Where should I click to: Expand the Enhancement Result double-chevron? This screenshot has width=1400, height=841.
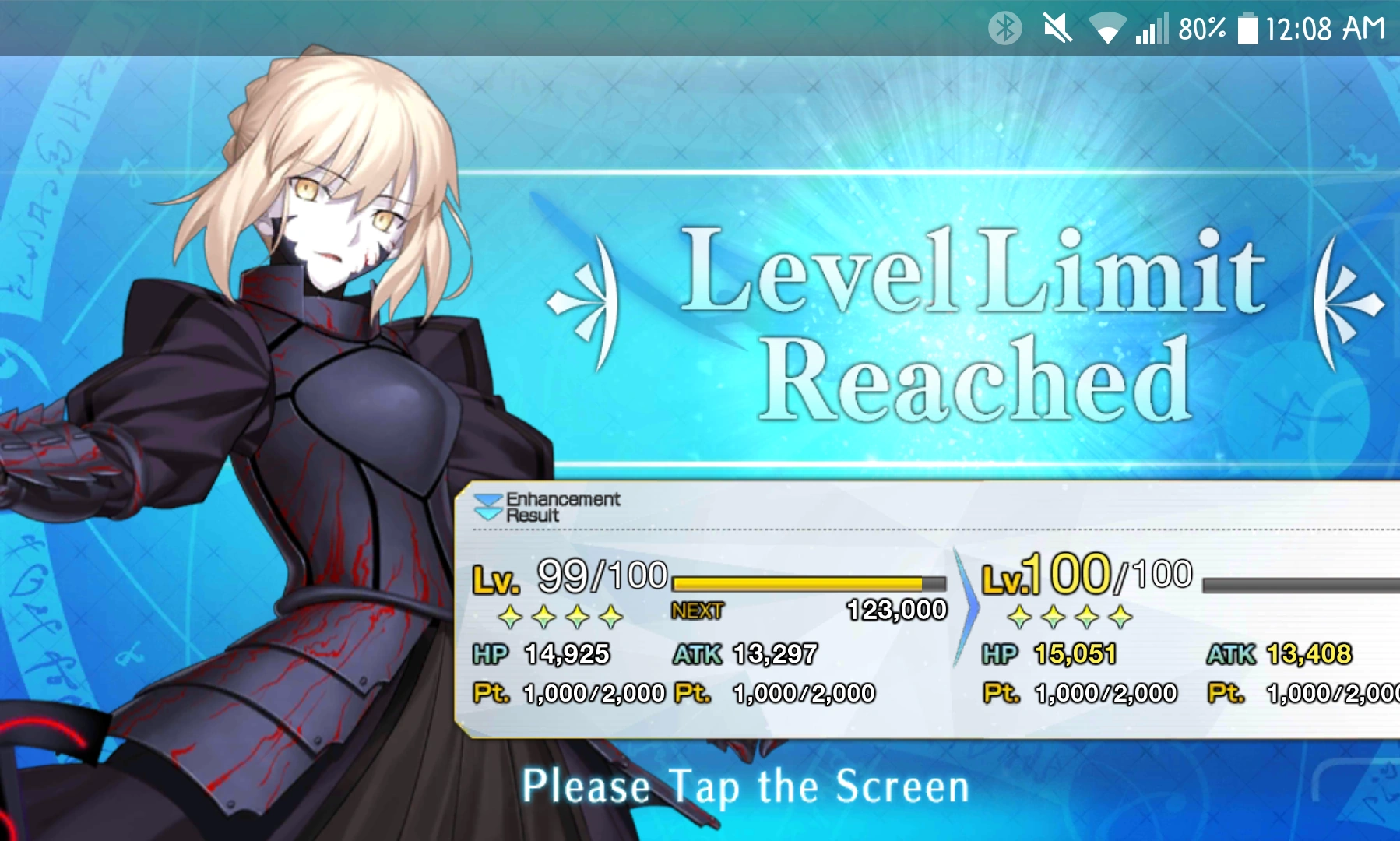coord(488,508)
